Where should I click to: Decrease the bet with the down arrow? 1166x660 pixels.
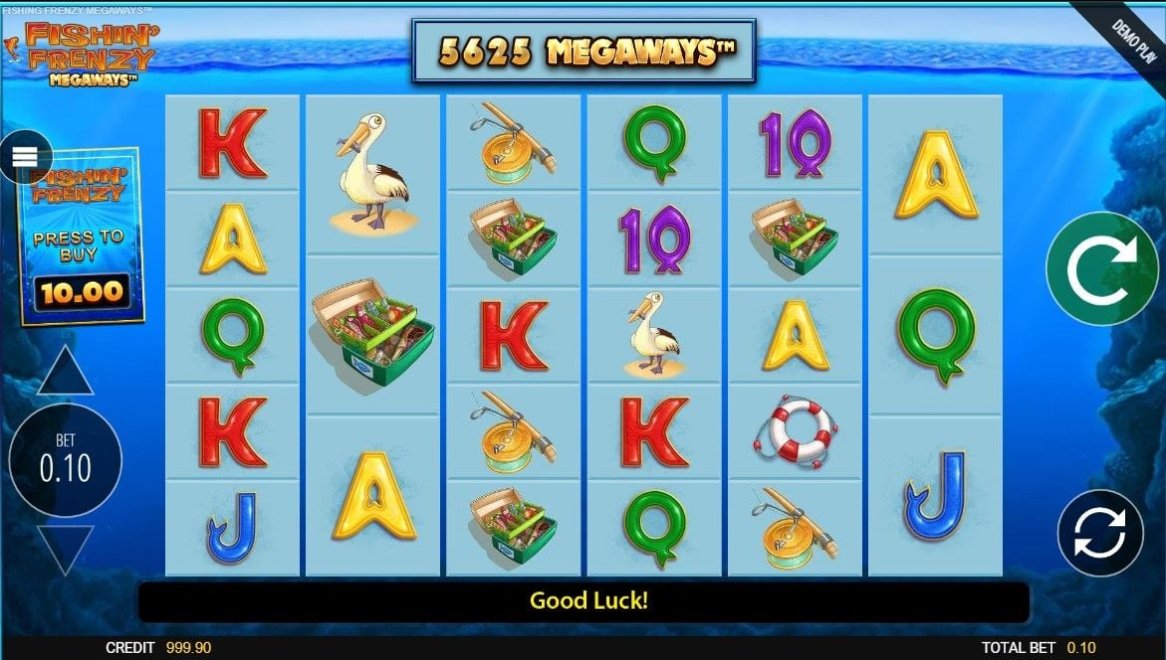click(x=65, y=547)
